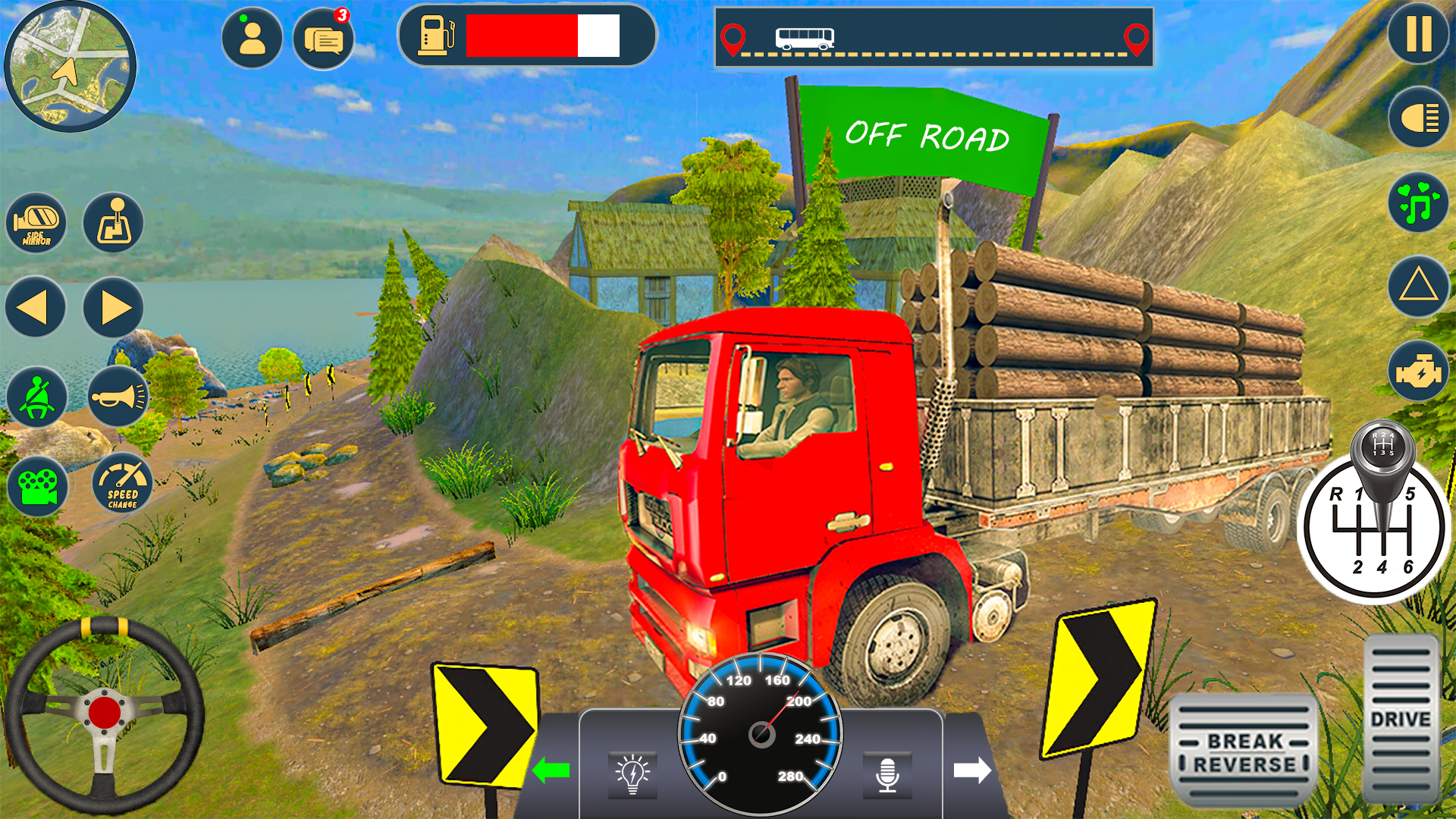Toggle the Side Mirror button
1456x819 pixels.
(x=36, y=224)
